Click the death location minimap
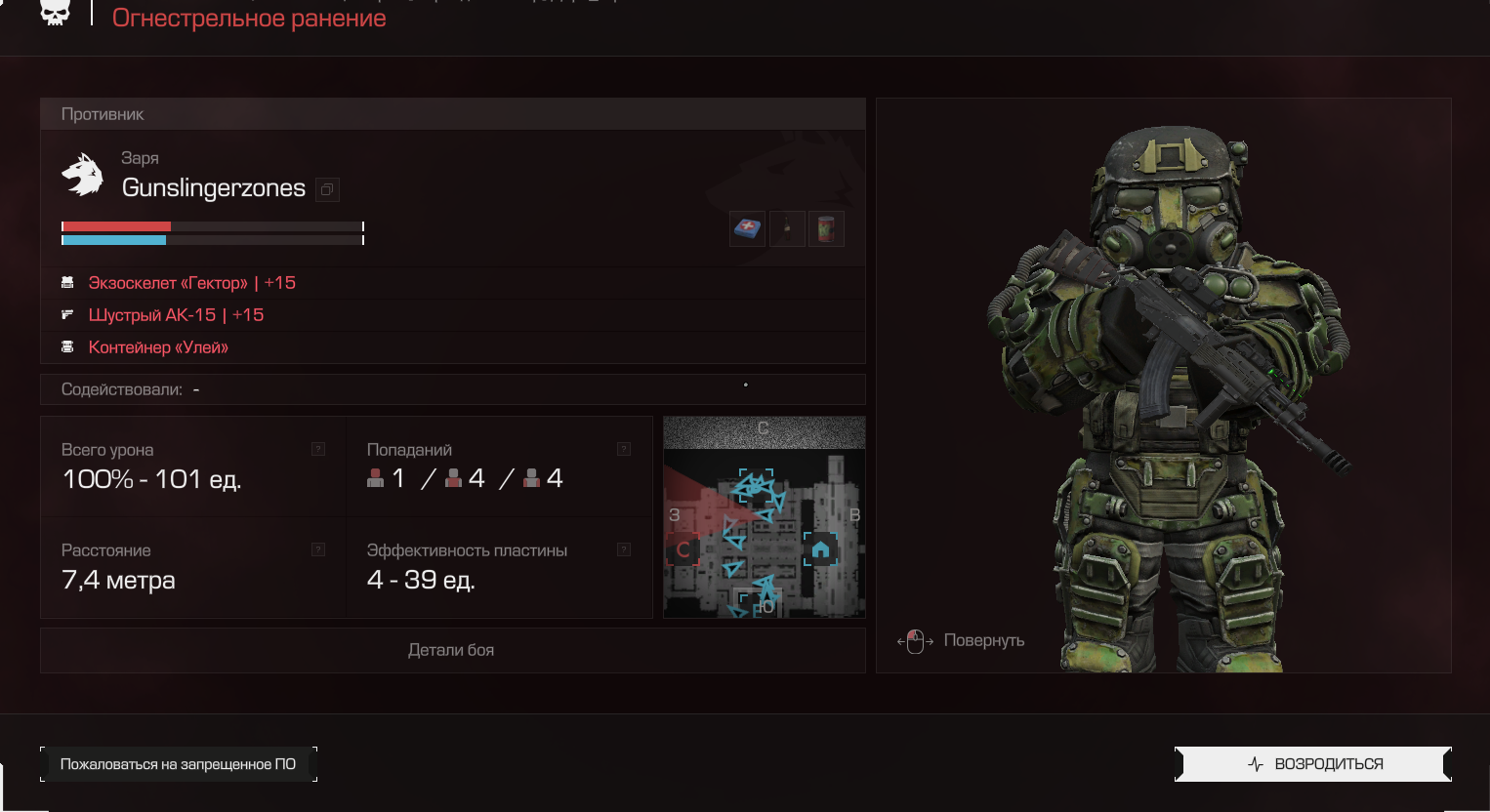 [764, 517]
